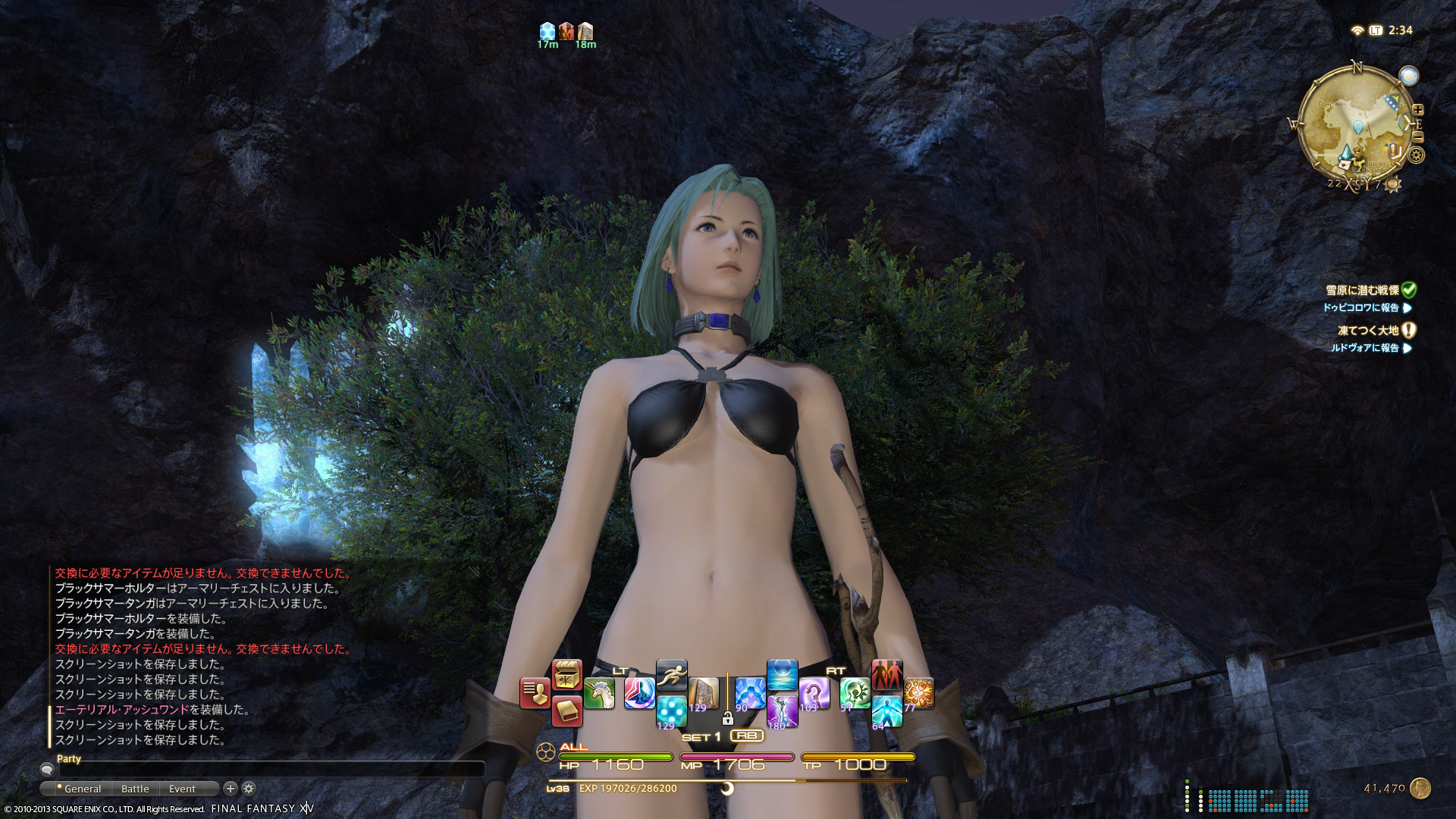
Task: Zoom out the minimap with the minus button
Action: (x=1418, y=137)
